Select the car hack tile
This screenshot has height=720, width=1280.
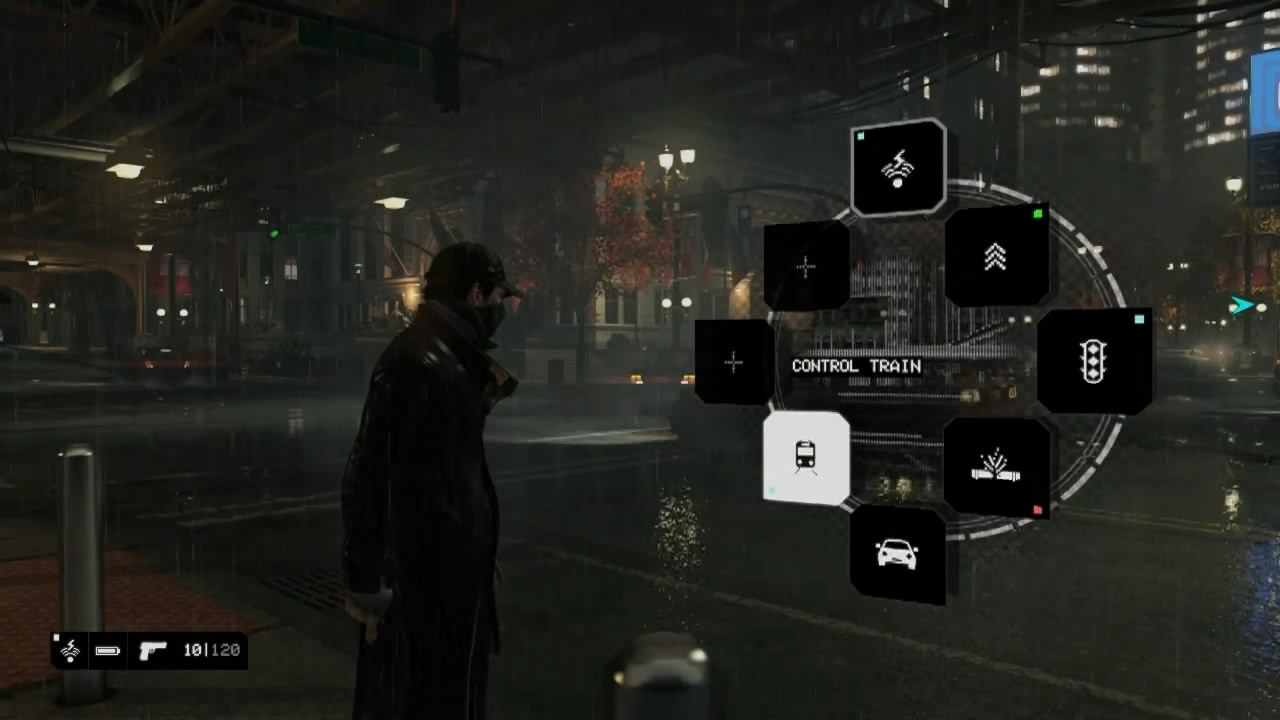[897, 553]
